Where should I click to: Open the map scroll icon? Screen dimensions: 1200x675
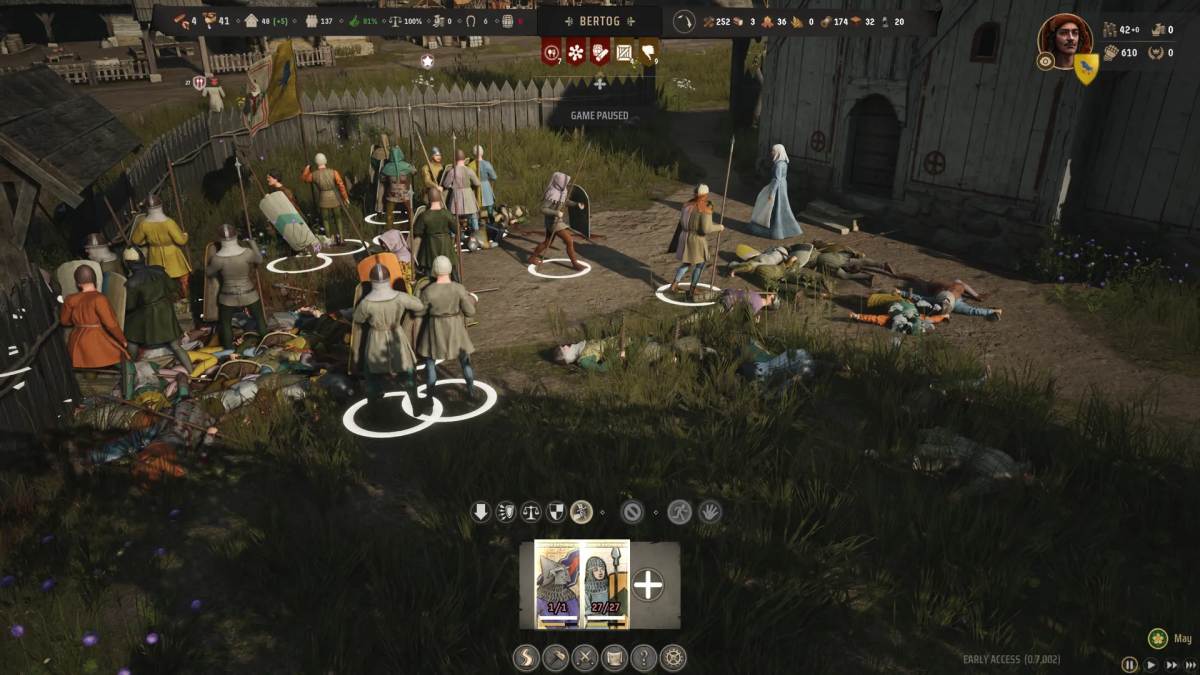[x=614, y=657]
